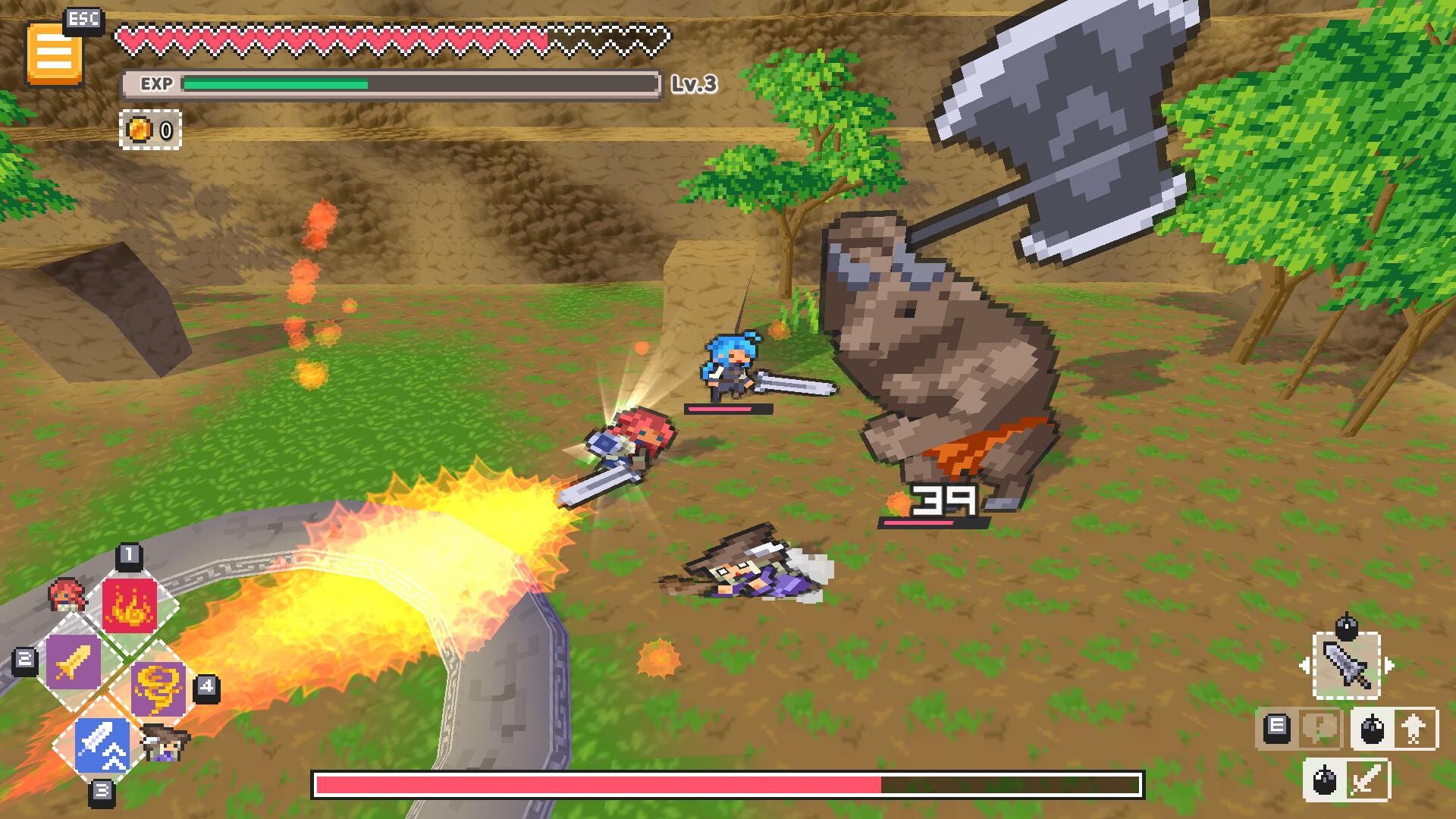Select the fire spell skill in slot 1
This screenshot has height=819, width=1456.
pos(130,605)
